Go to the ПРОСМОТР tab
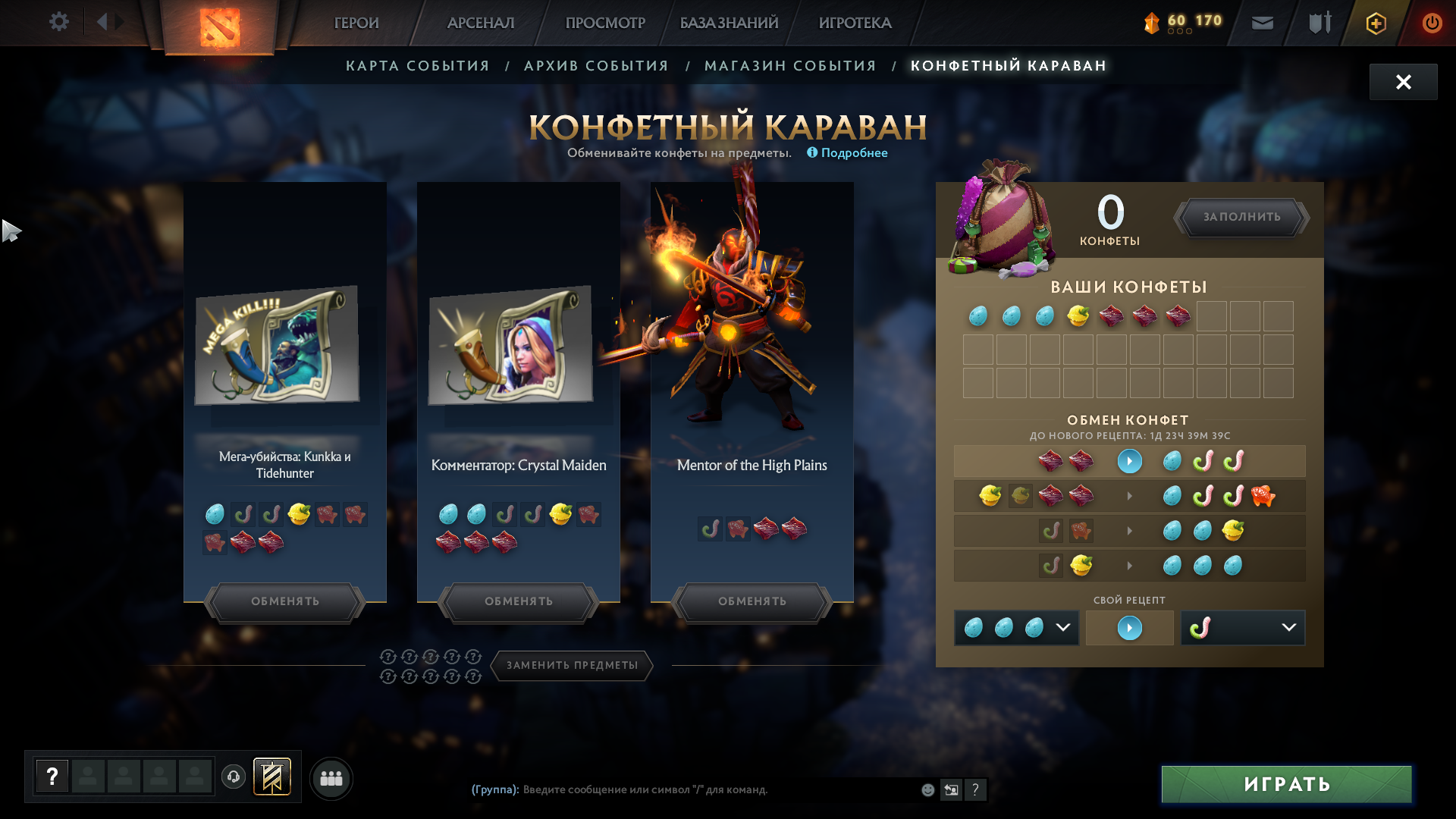 [605, 23]
